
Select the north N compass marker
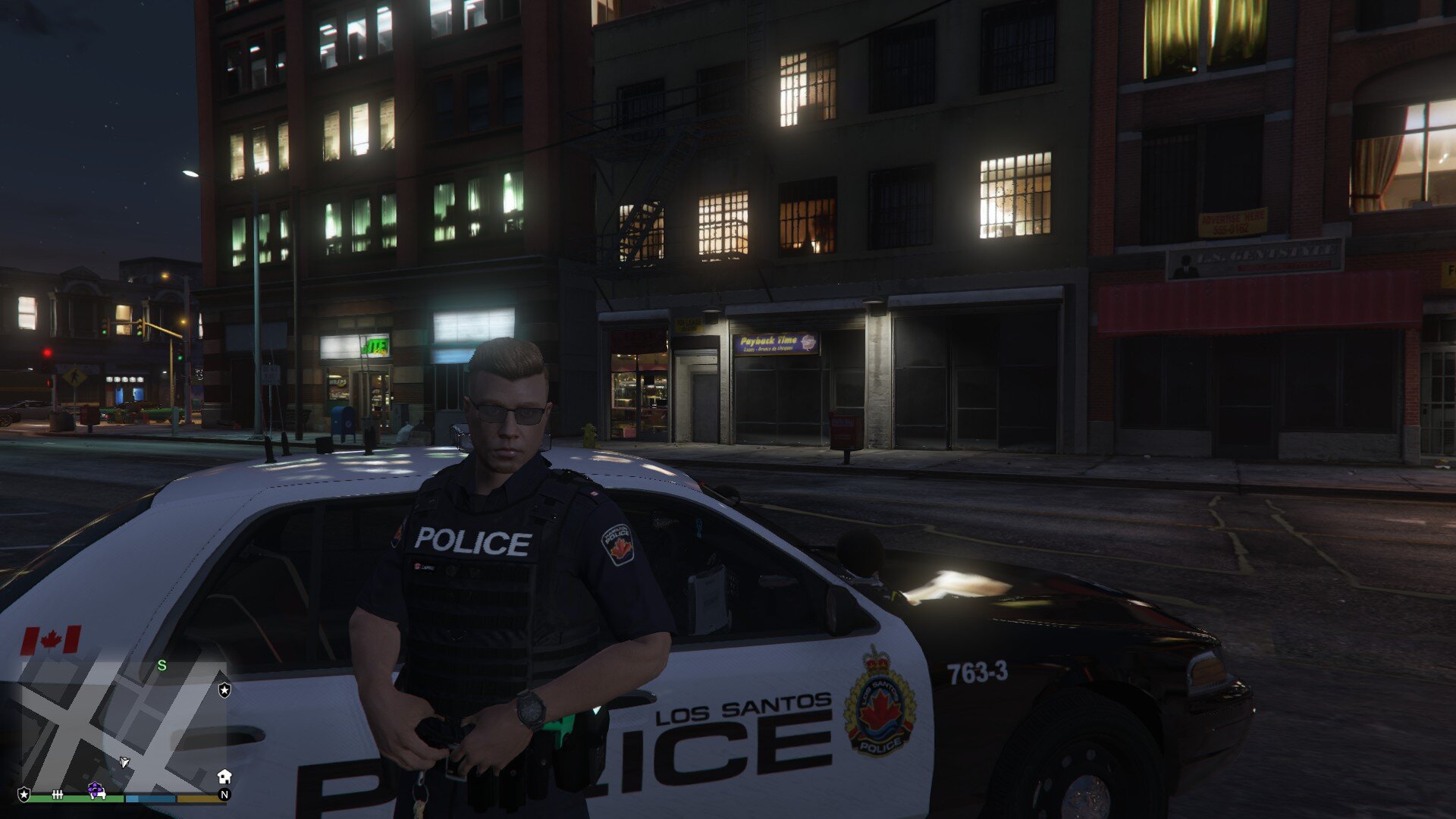pyautogui.click(x=224, y=795)
